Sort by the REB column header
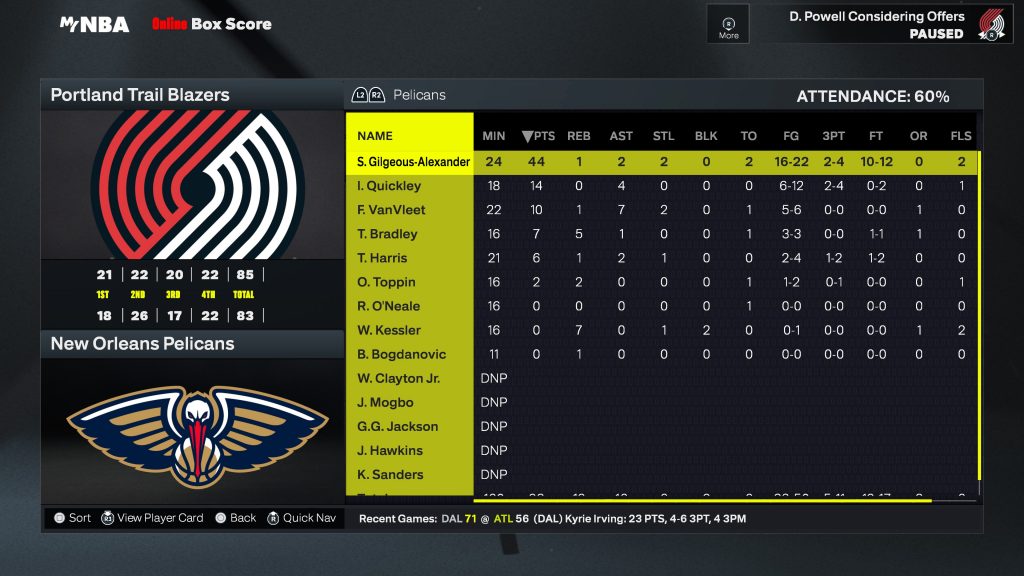This screenshot has height=576, width=1024. [x=579, y=136]
